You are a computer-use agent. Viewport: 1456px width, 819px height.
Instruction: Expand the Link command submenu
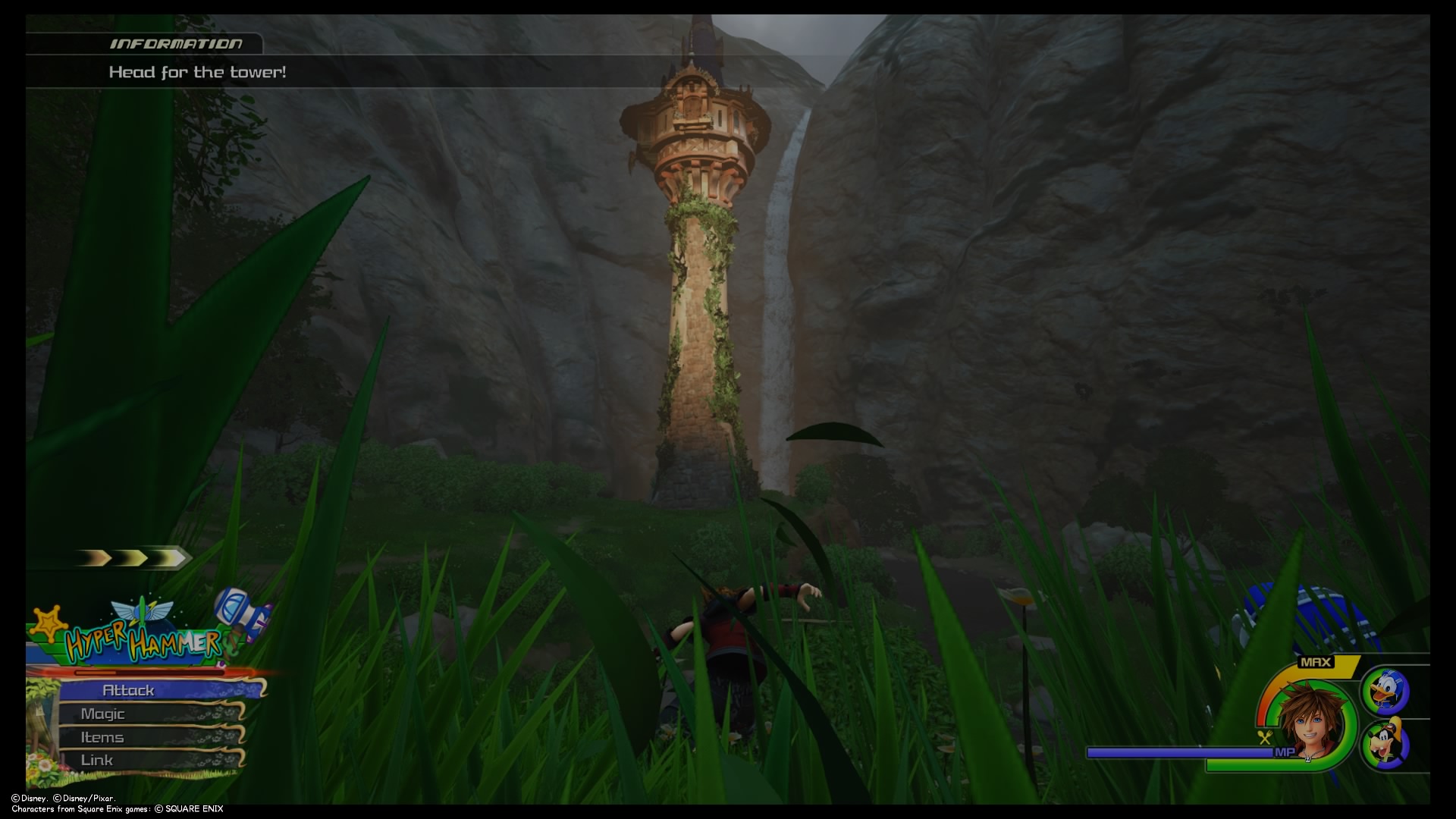pyautogui.click(x=97, y=759)
